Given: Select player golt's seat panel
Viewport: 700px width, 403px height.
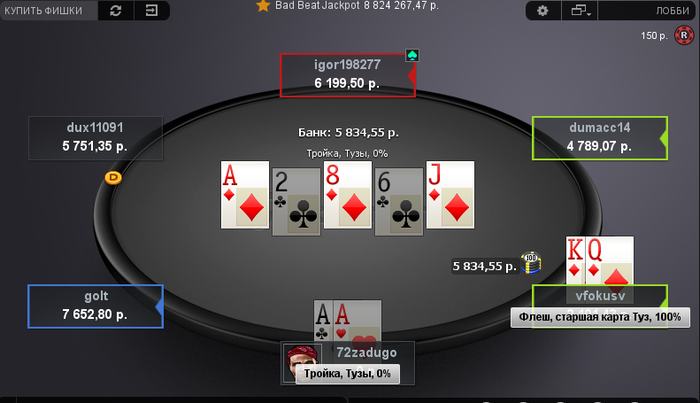Looking at the screenshot, I should (95, 305).
